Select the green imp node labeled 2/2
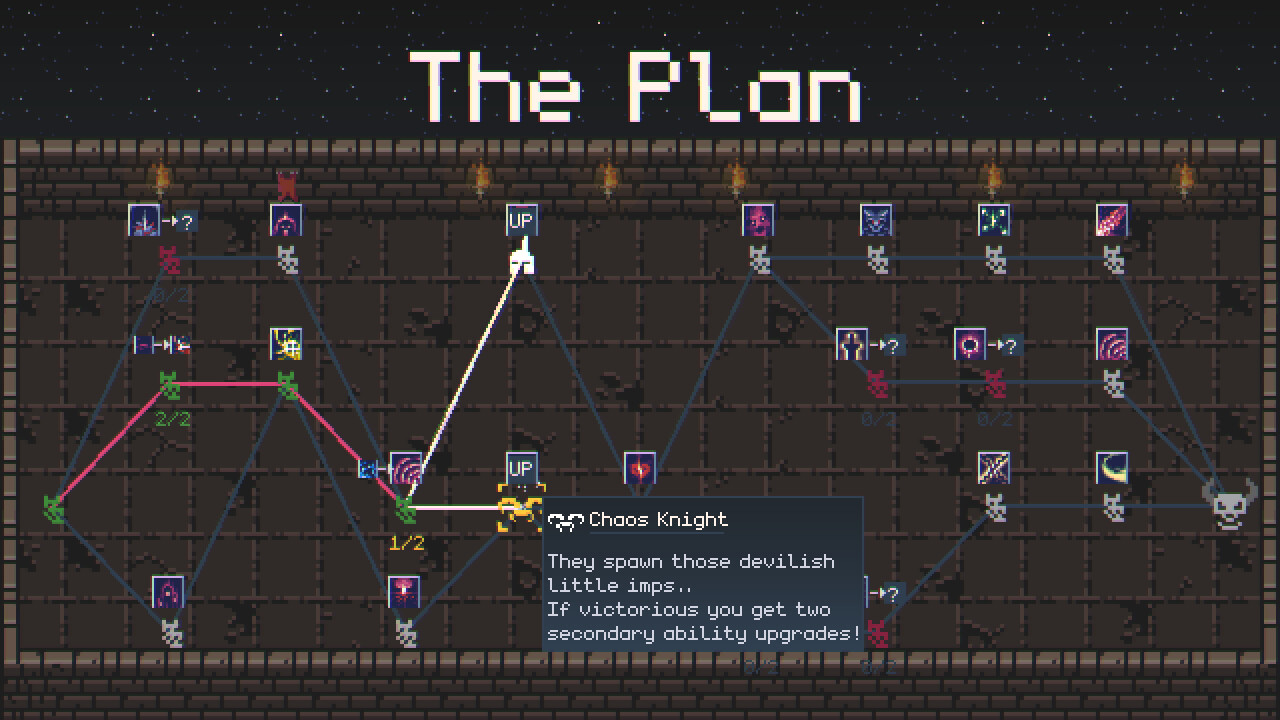 coord(168,383)
